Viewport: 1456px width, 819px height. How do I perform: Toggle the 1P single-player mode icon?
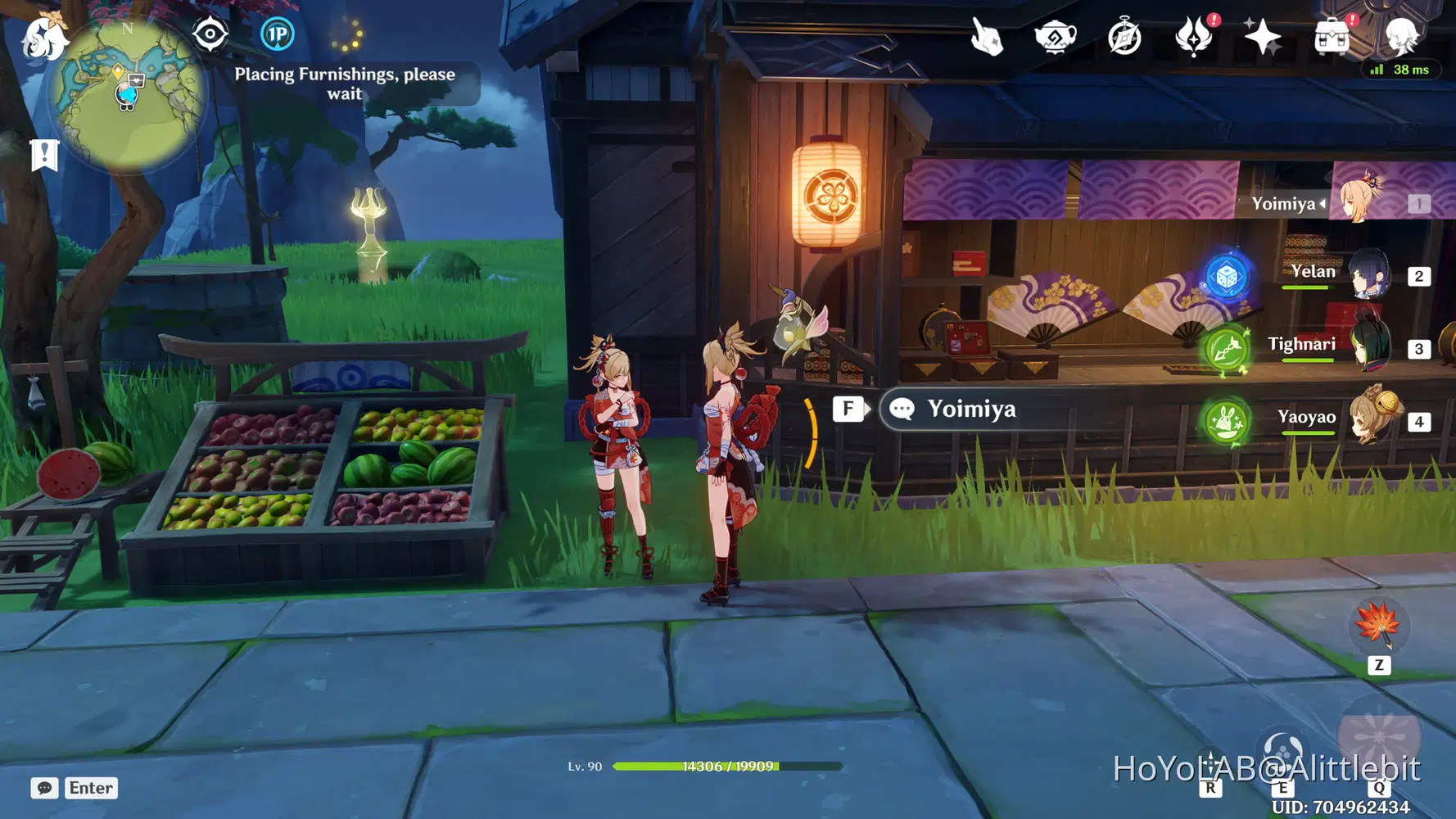point(277,34)
